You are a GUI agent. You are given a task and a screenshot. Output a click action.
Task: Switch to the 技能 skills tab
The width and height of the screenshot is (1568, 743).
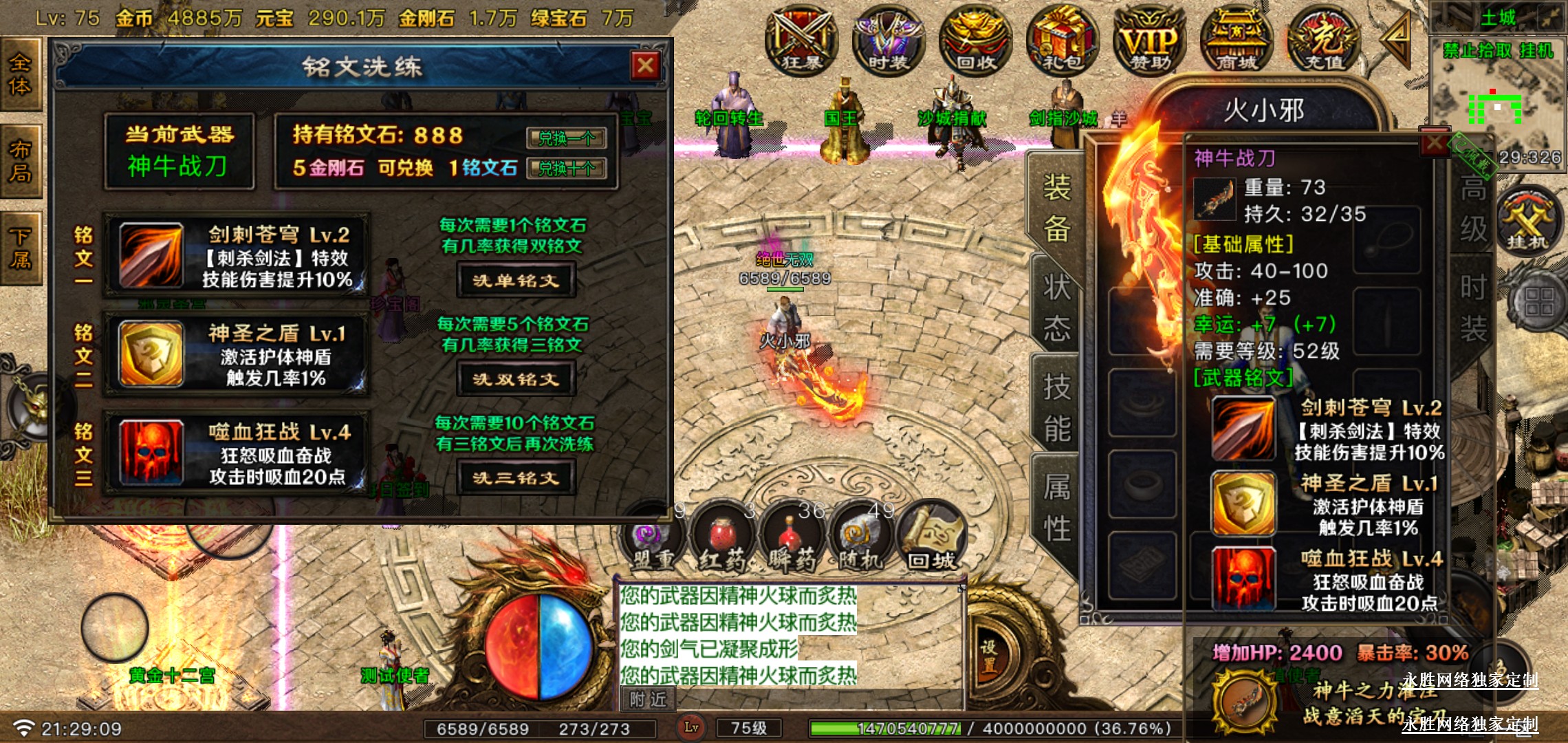[x=1056, y=407]
